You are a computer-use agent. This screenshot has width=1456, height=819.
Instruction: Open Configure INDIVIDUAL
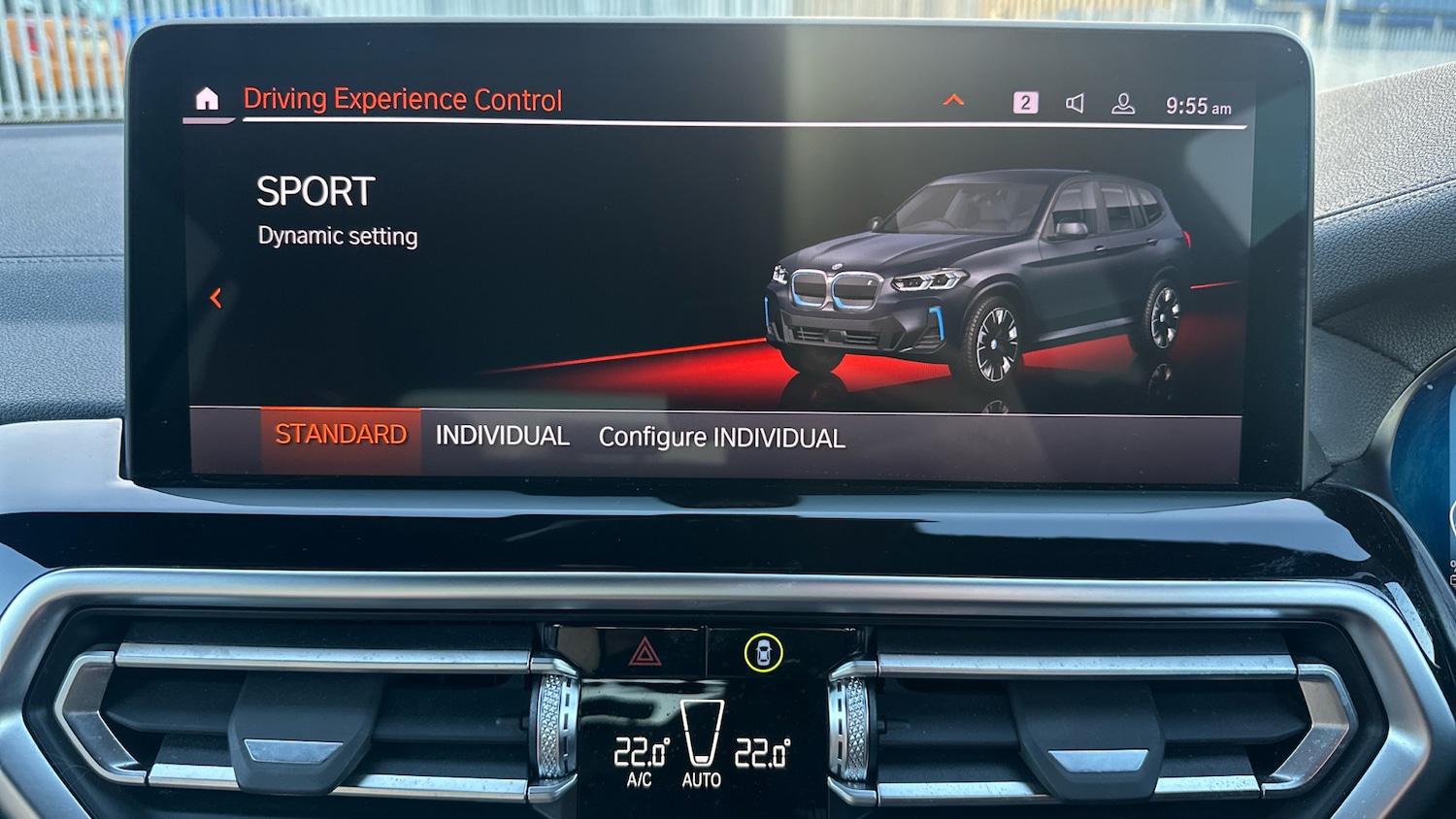(722, 438)
